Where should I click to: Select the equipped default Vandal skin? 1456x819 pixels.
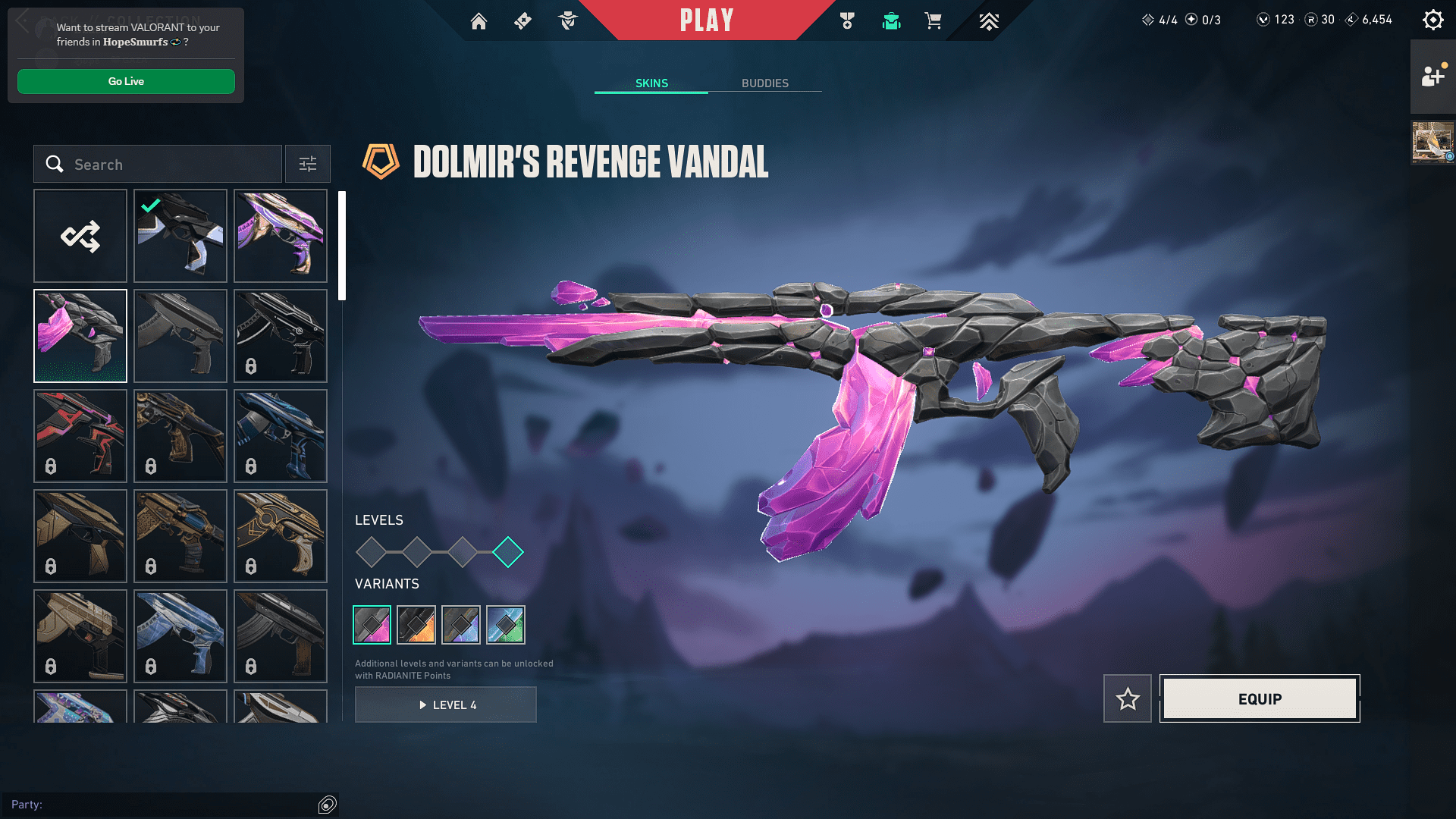[180, 236]
